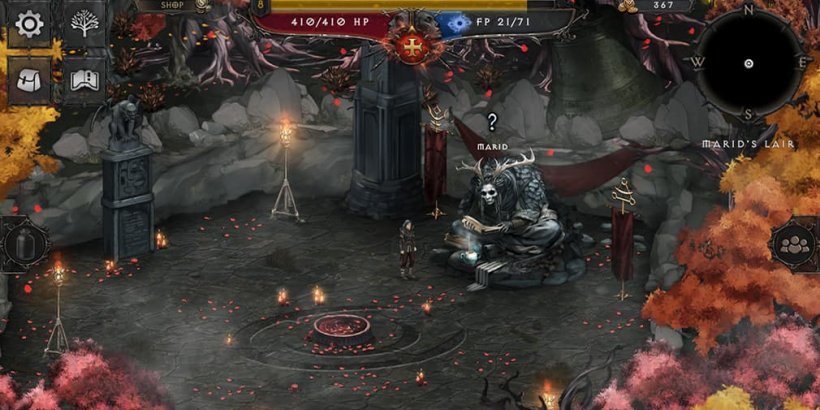820x410 pixels.
Task: Click the red cross emblem between bars
Action: (x=410, y=46)
